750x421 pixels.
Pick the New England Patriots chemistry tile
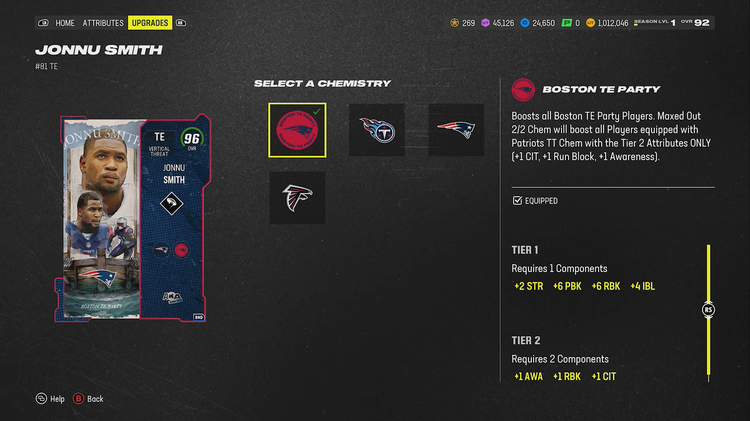point(456,130)
